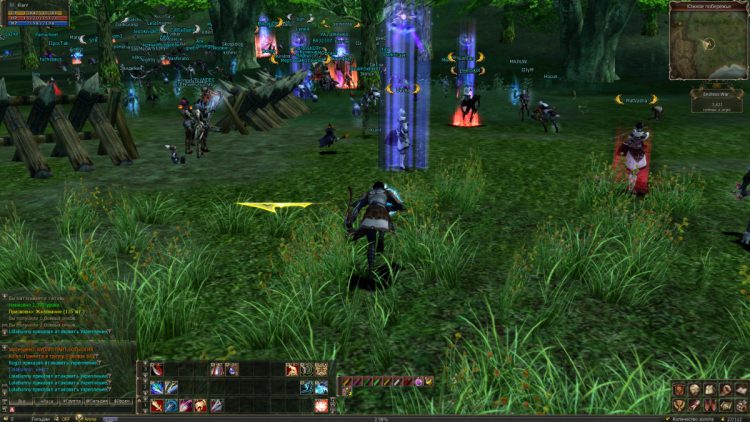The height and width of the screenshot is (422, 750).
Task: Select the purple orb in the small item bar
Action: coord(418,381)
